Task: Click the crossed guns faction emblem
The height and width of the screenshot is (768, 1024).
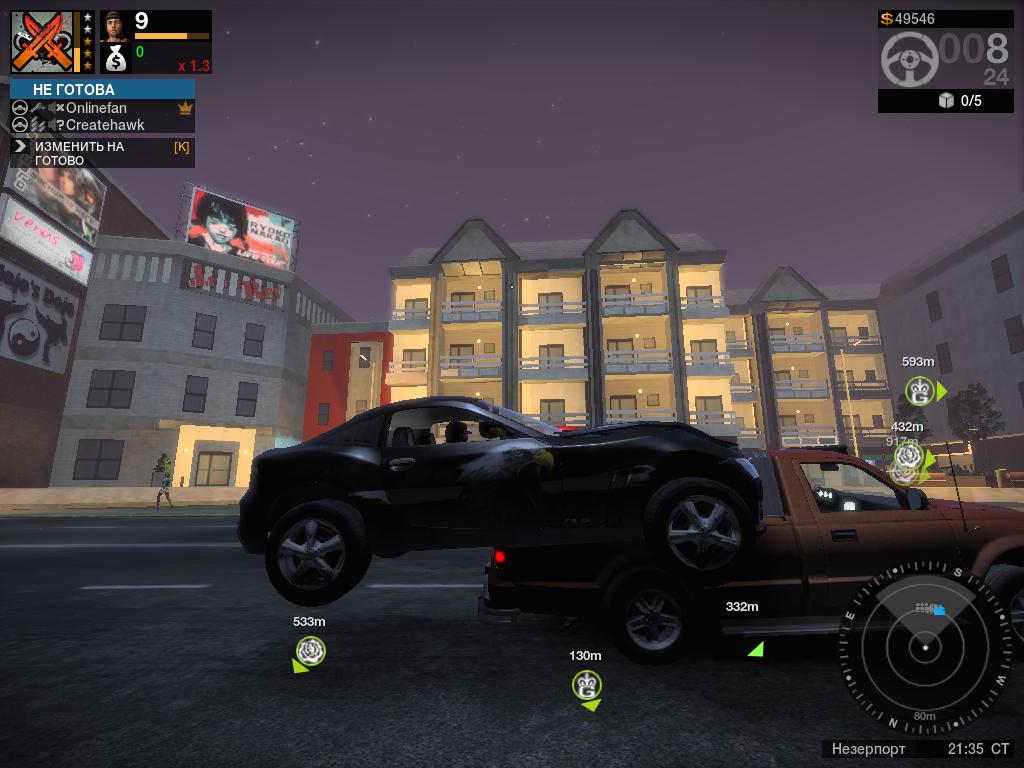Action: (43, 42)
